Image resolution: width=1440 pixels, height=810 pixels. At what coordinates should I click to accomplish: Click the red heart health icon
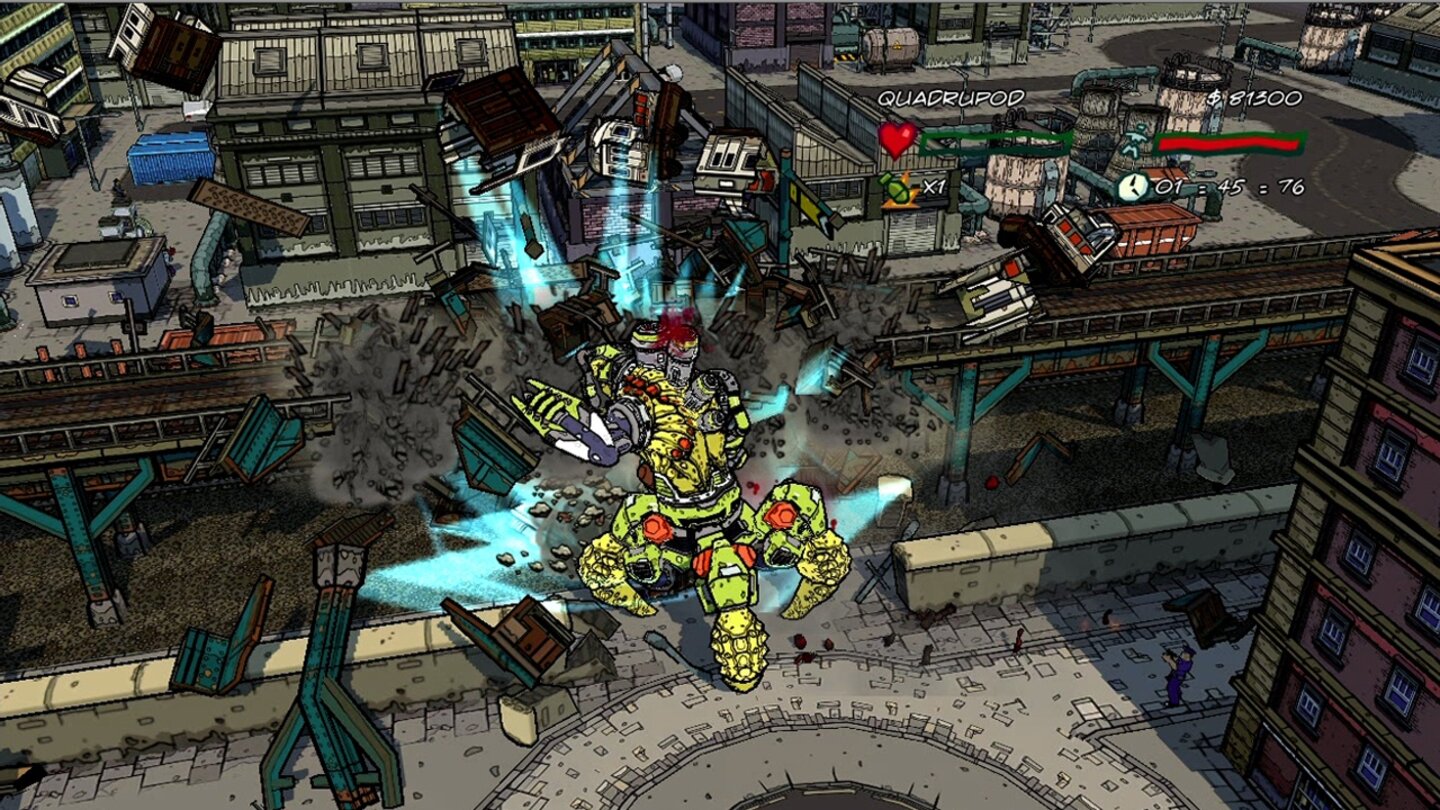897,142
